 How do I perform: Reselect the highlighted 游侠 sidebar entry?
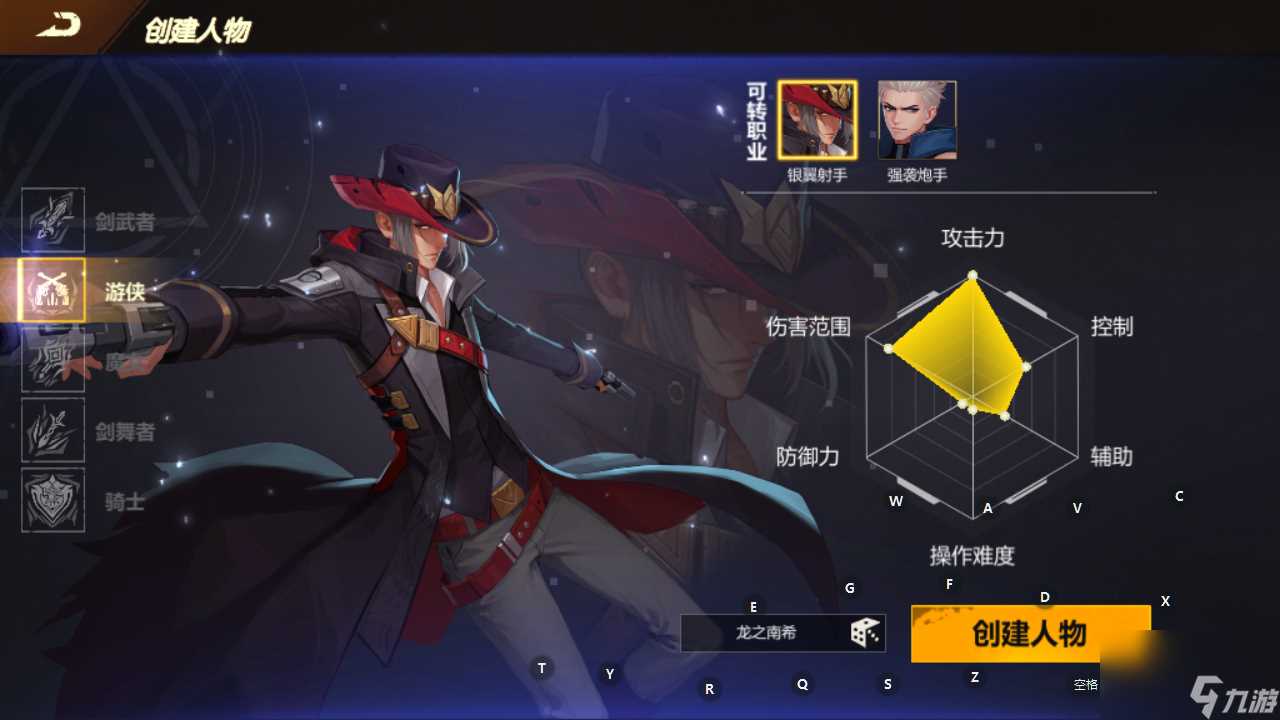[53, 288]
